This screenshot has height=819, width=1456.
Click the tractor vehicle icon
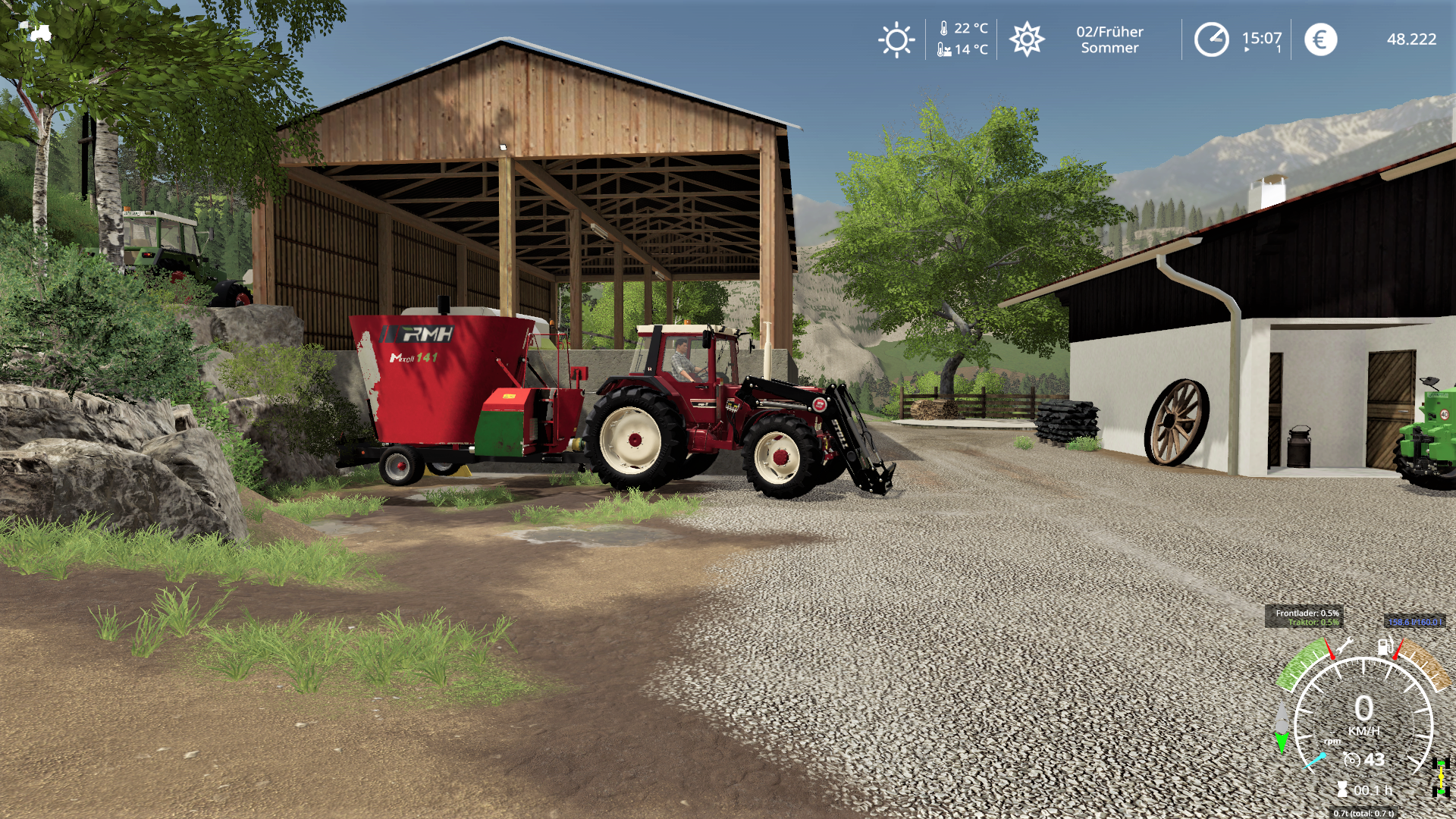point(40,33)
